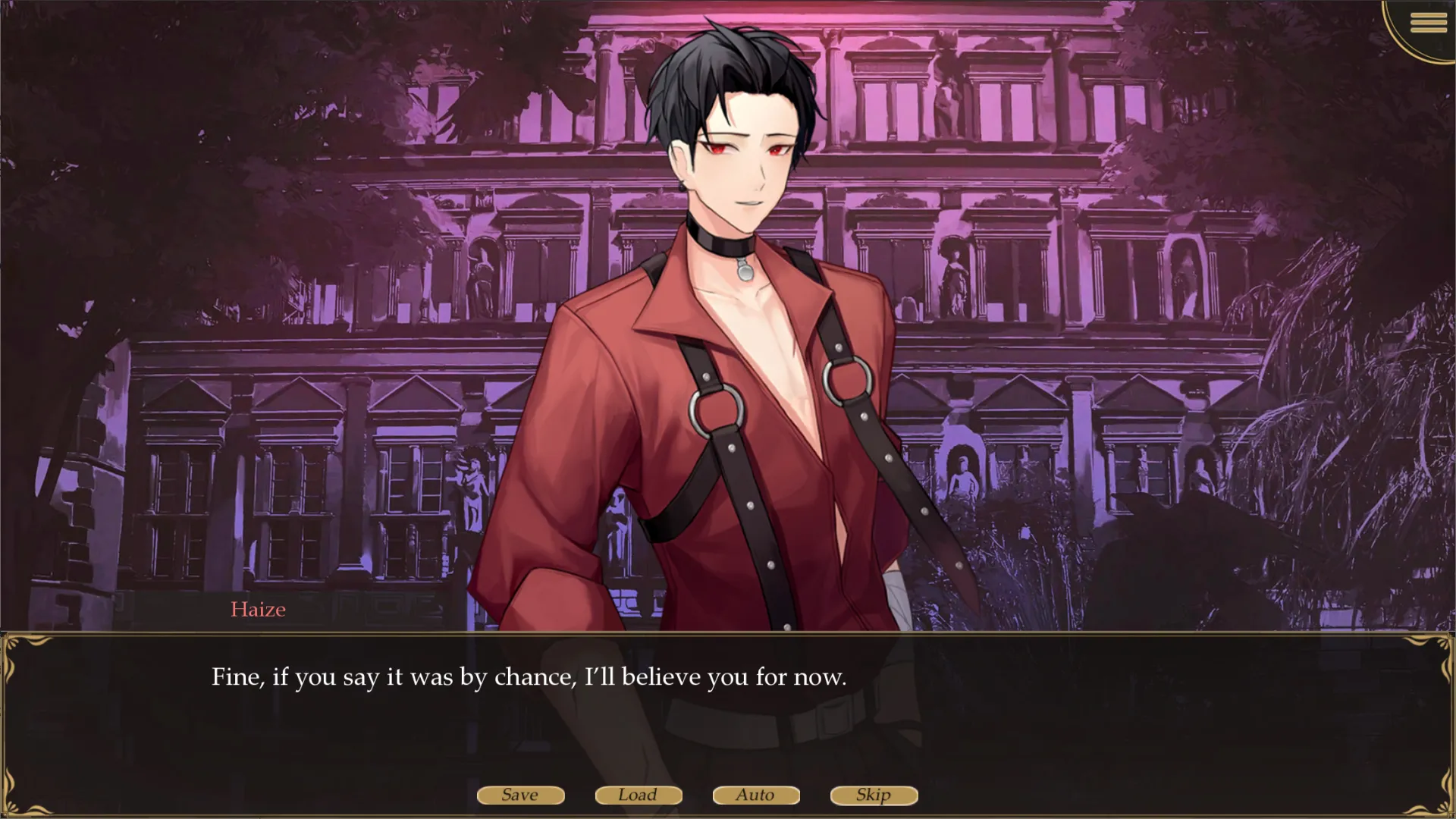Click the name label Haize
Screen dimensions: 1456x819
[258, 609]
